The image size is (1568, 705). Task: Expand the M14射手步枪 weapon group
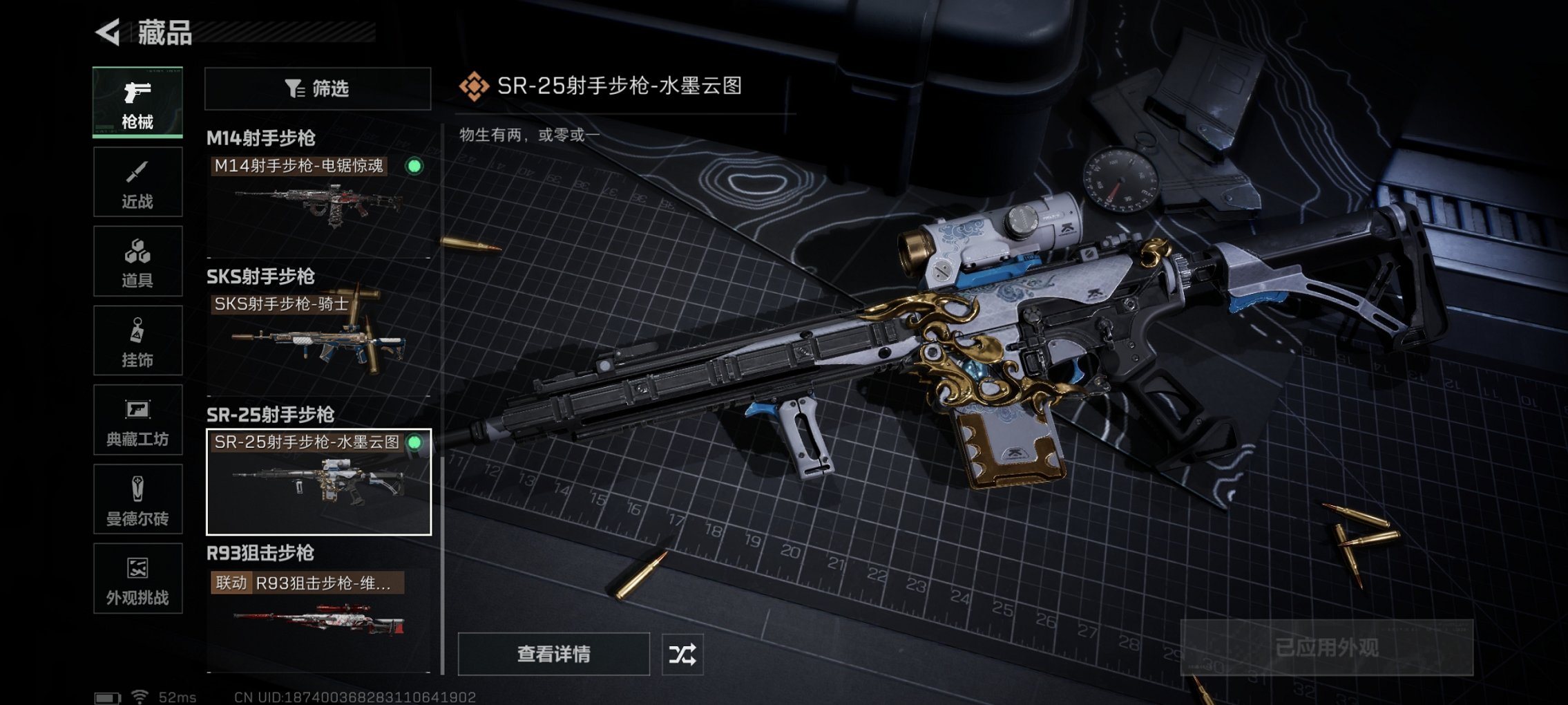click(x=261, y=136)
